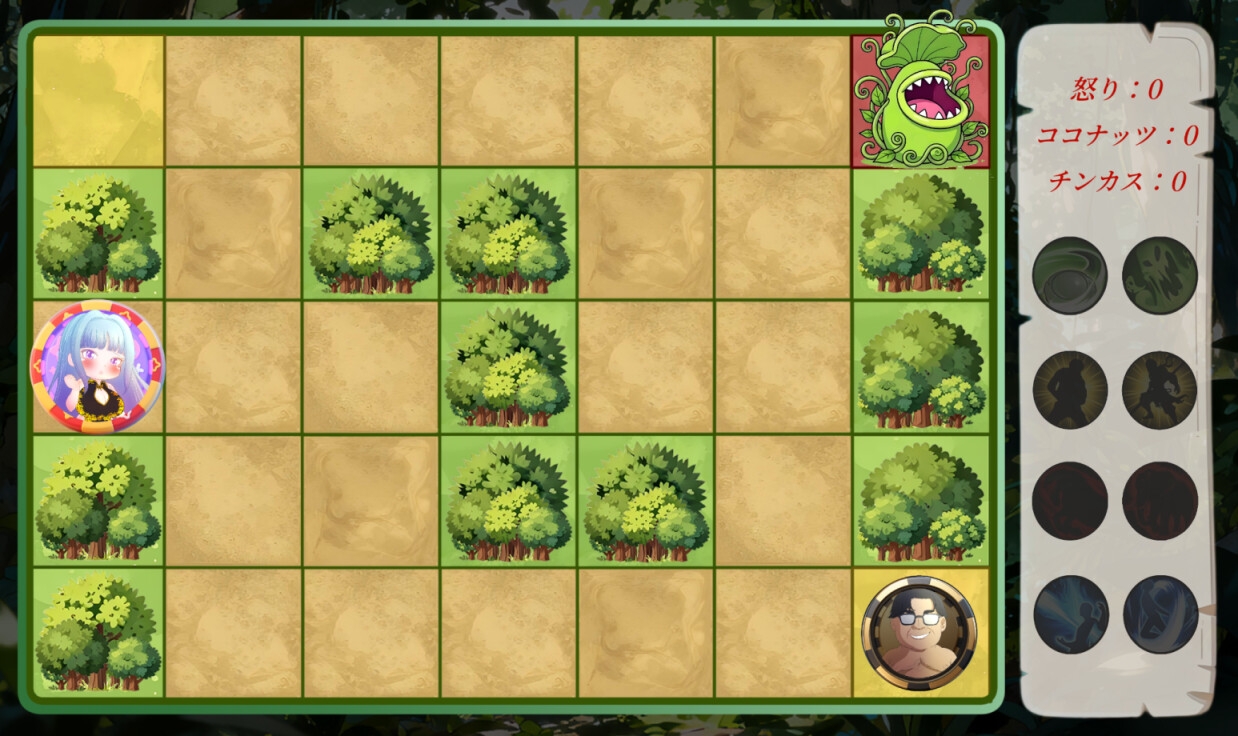This screenshot has height=736, width=1238.
Task: Click the carnivorous plant monster tile
Action: click(x=920, y=99)
